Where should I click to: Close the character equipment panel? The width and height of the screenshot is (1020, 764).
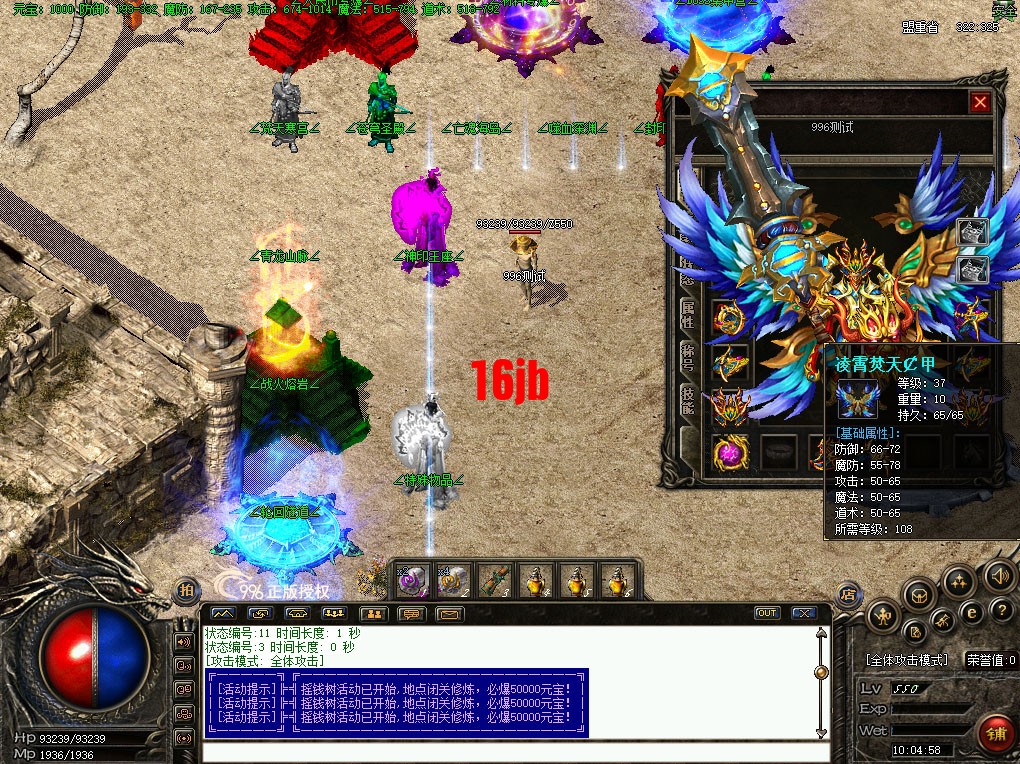coord(980,102)
